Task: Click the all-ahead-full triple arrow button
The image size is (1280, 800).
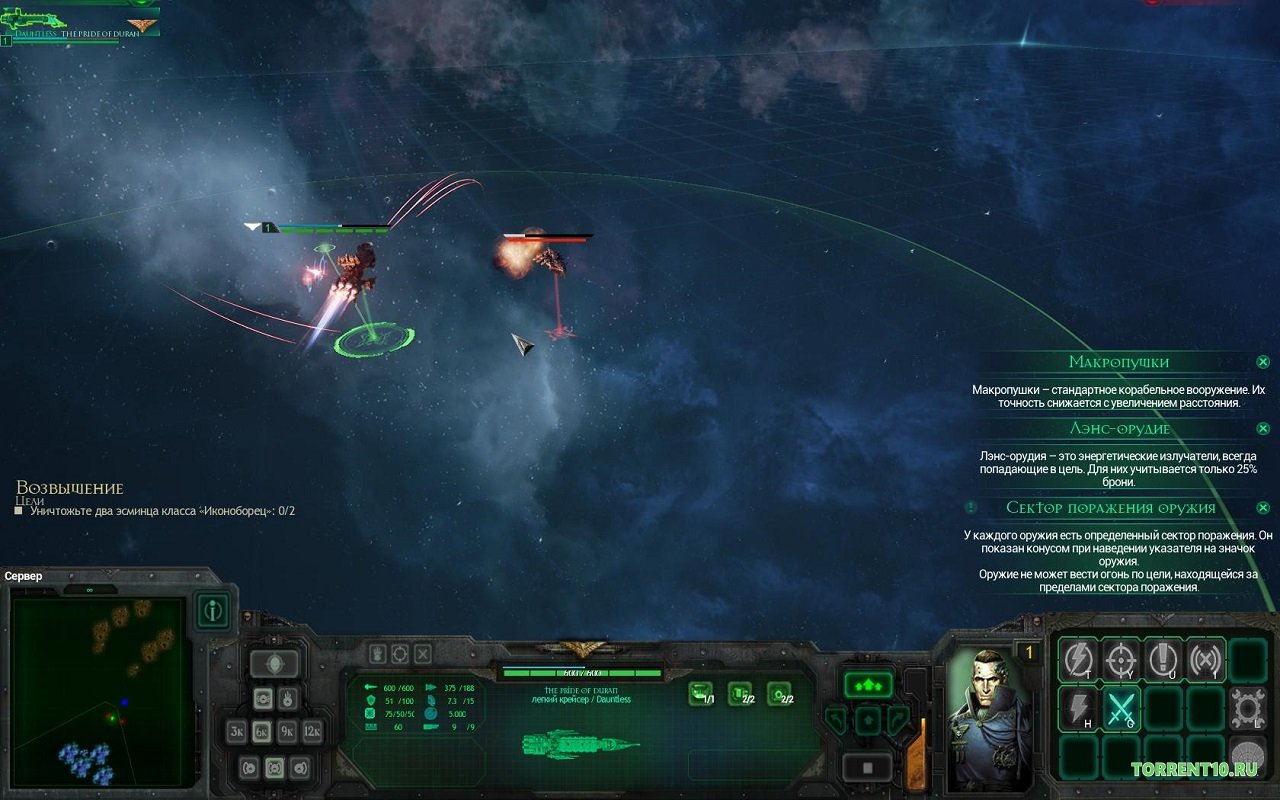Action: [x=868, y=685]
